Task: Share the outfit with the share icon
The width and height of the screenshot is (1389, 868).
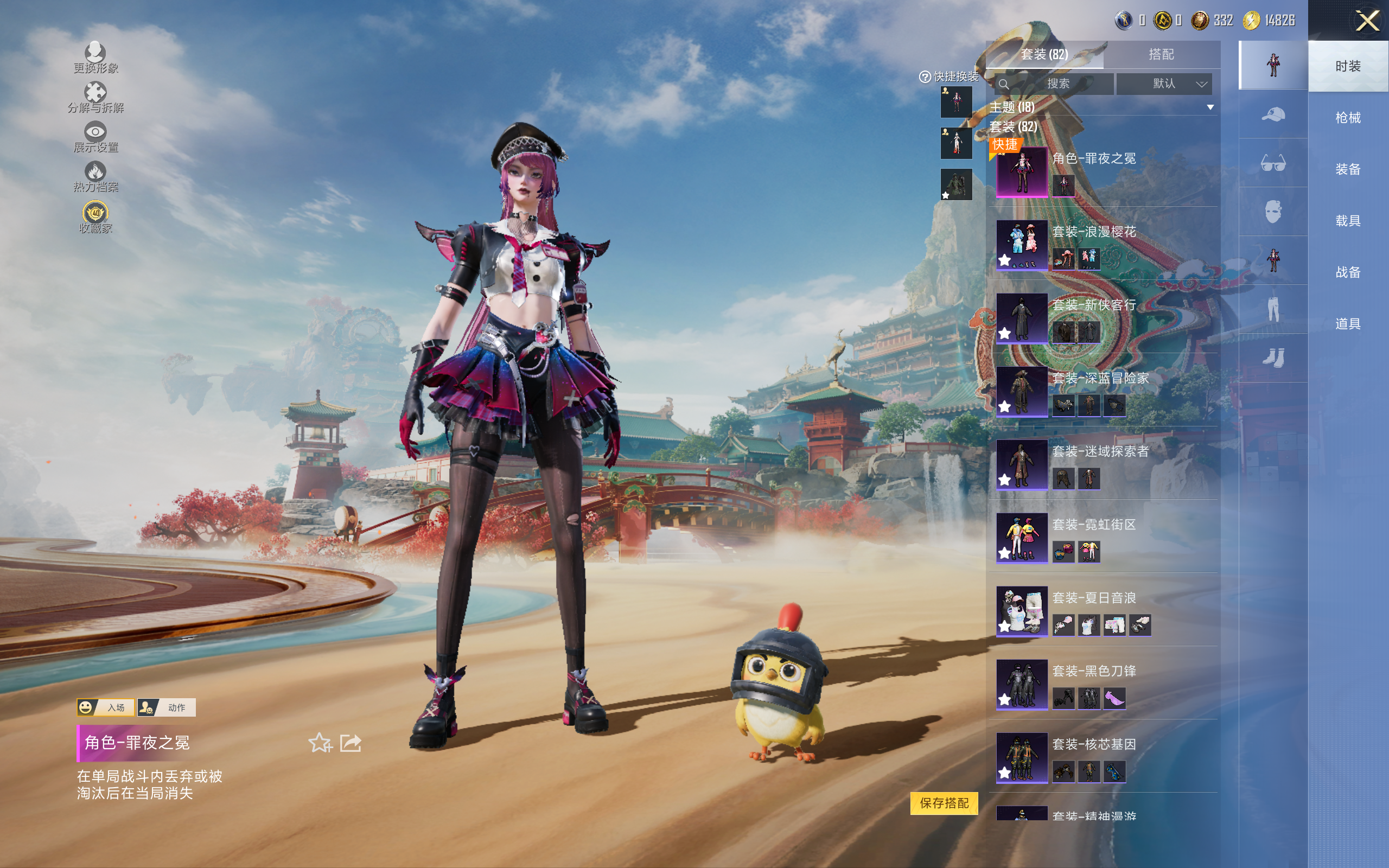Action: 351,743
